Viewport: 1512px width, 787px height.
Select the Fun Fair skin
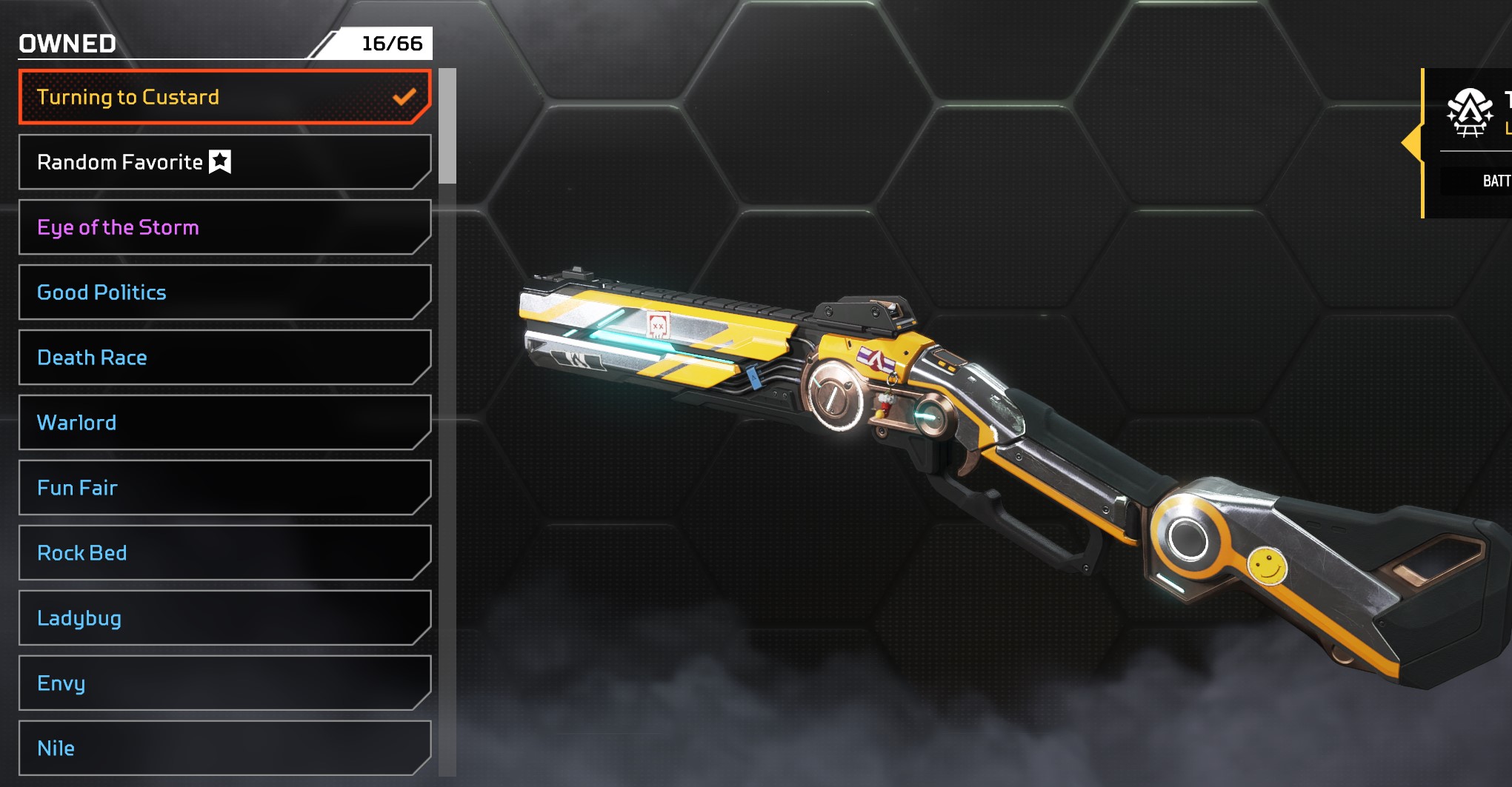click(224, 488)
